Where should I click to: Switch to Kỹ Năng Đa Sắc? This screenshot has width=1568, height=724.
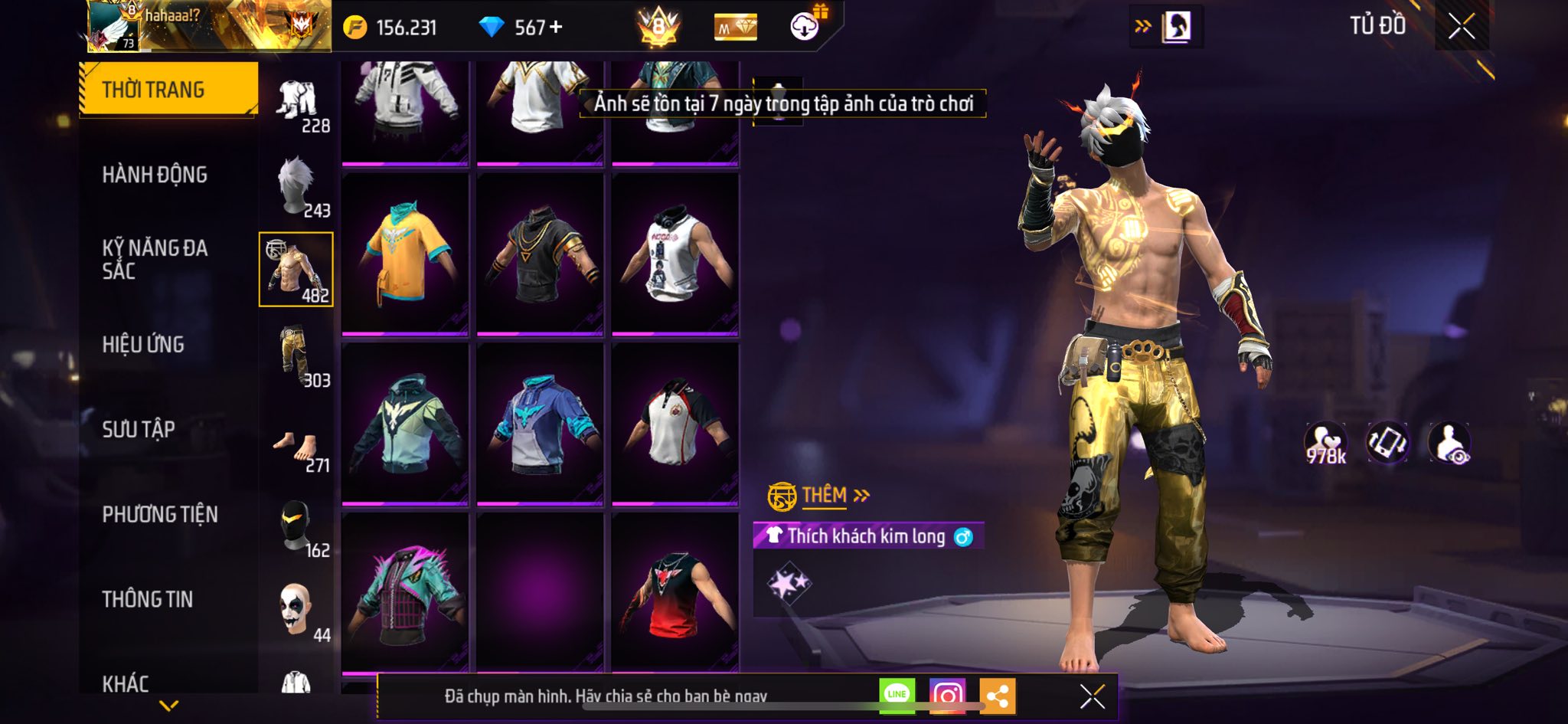click(155, 259)
